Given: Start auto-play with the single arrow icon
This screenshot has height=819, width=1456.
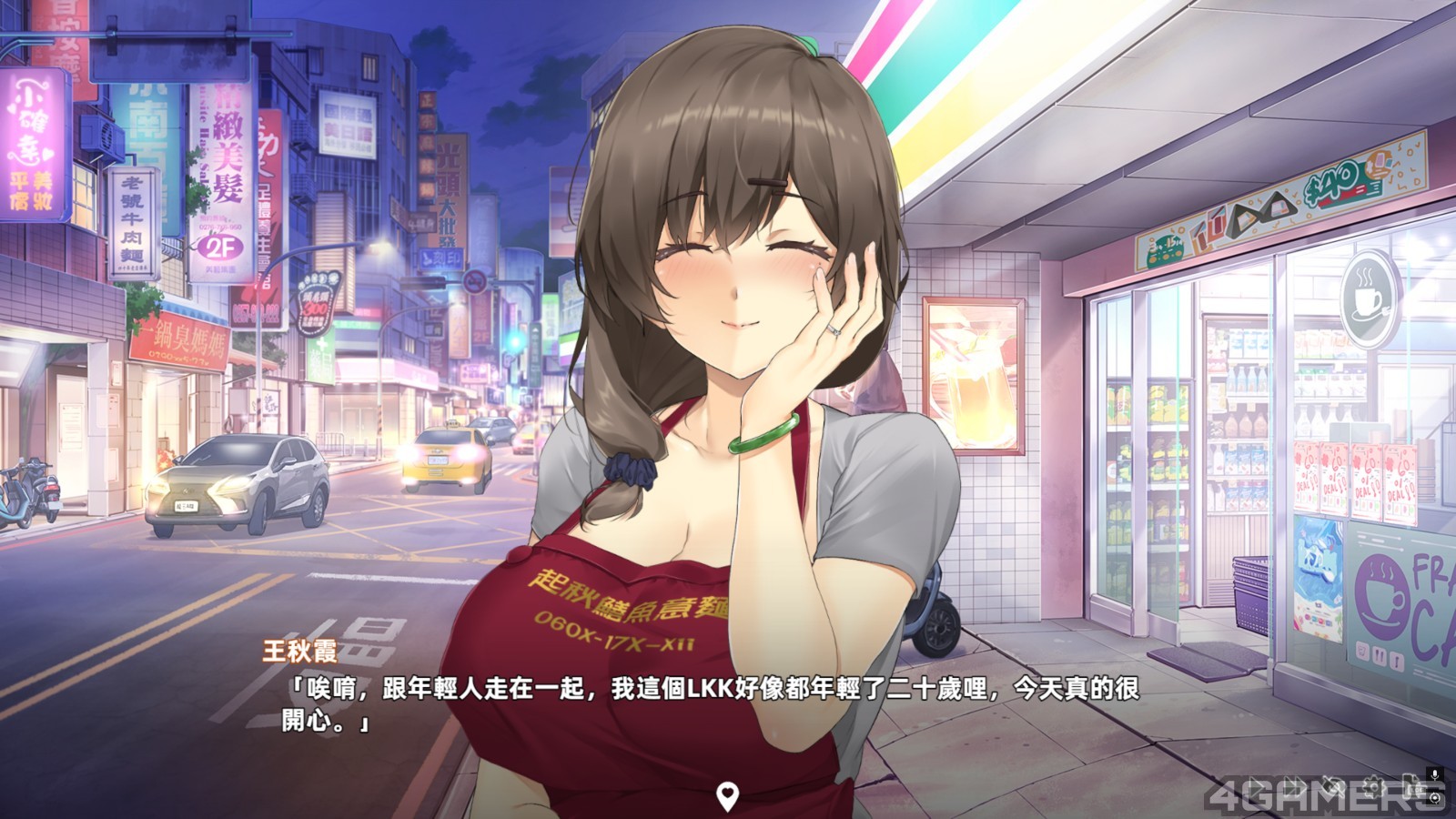Looking at the screenshot, I should pos(1257,786).
